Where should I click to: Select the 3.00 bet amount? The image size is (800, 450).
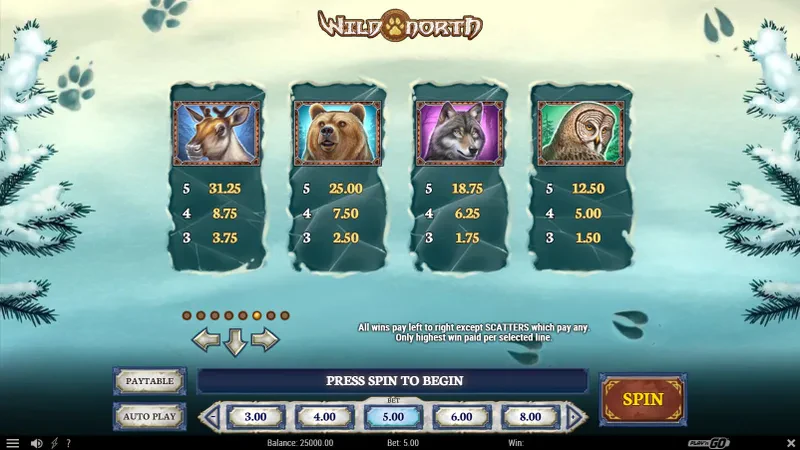tap(255, 416)
